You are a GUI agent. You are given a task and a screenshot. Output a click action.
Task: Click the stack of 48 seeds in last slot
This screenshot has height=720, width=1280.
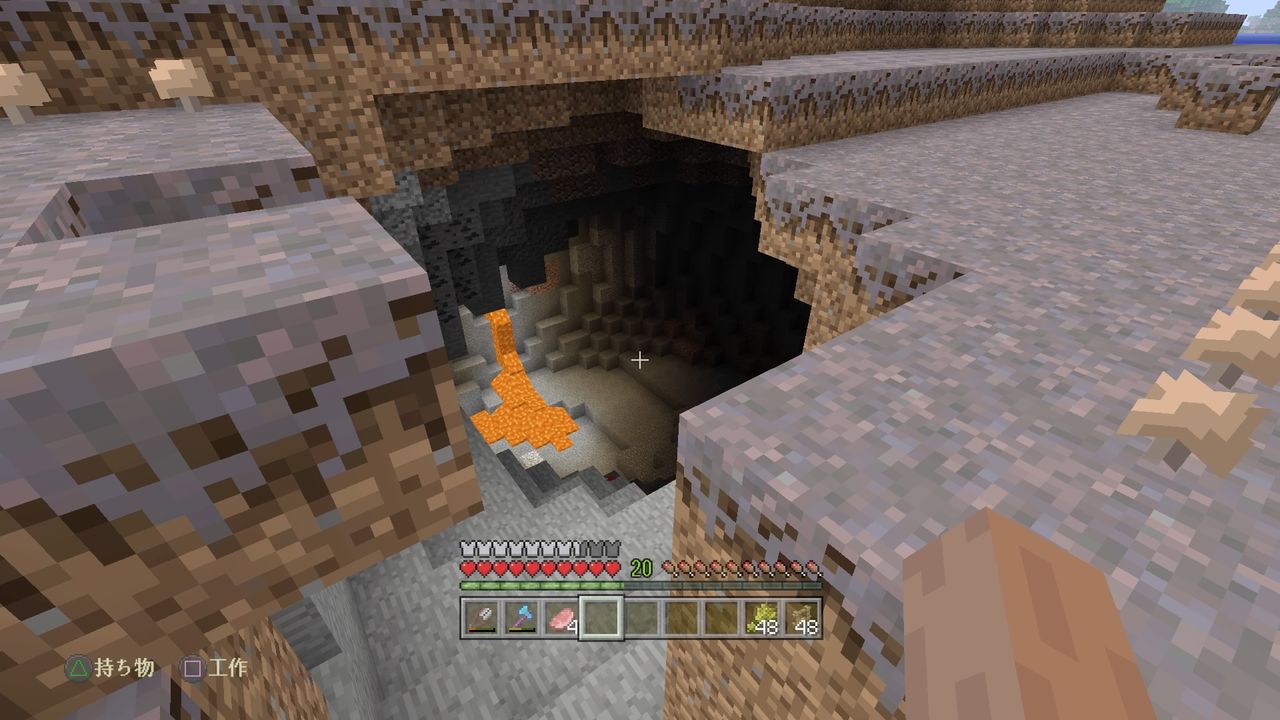[x=800, y=616]
